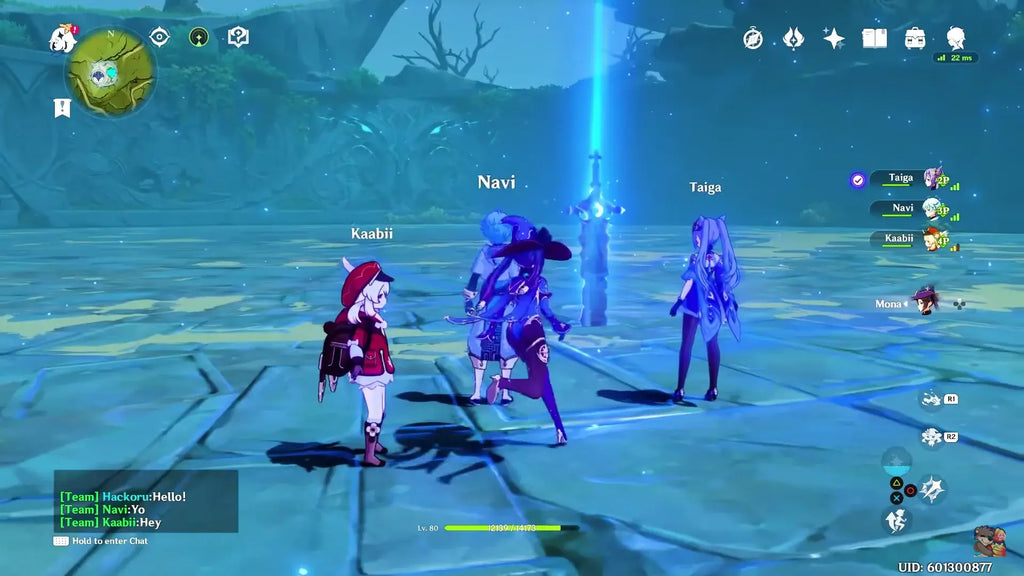Activate the skill icon labeled R1

coord(933,399)
